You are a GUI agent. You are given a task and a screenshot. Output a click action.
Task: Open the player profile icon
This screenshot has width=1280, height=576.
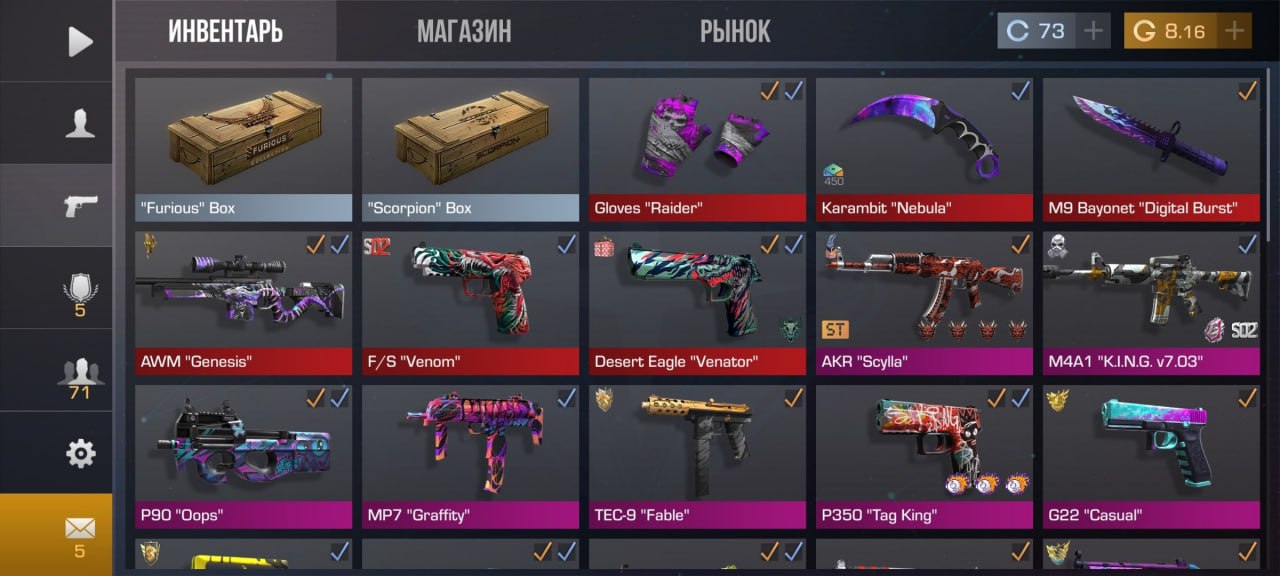tap(79, 123)
